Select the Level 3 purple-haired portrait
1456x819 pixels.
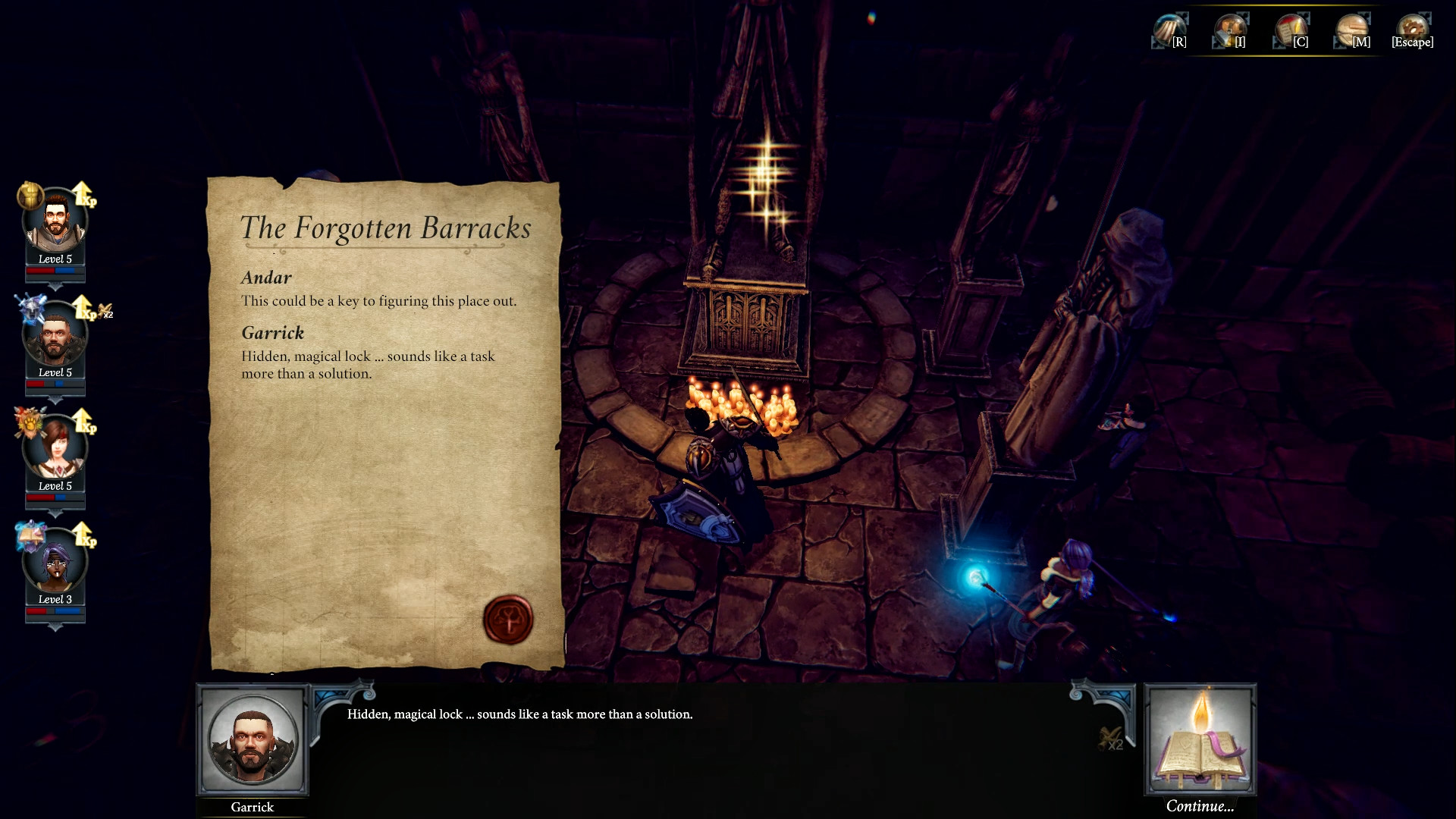(x=55, y=563)
